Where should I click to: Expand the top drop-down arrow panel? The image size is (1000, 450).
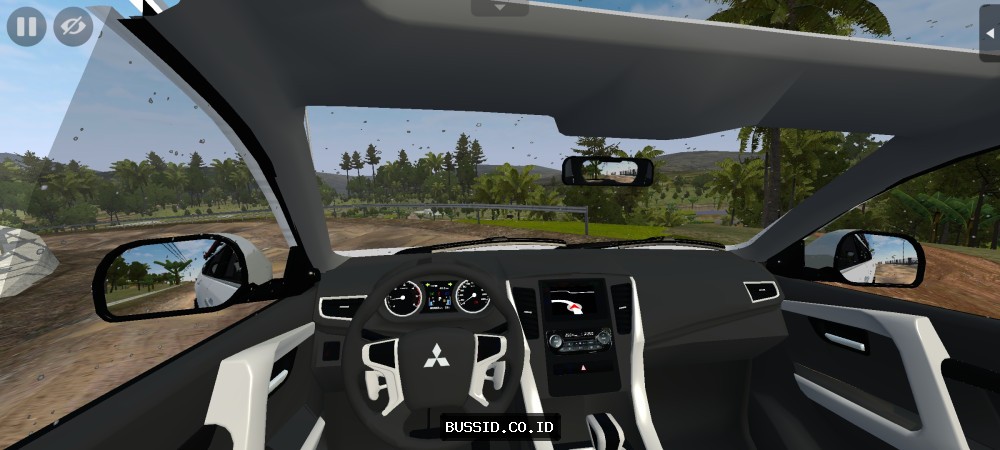[x=499, y=7]
